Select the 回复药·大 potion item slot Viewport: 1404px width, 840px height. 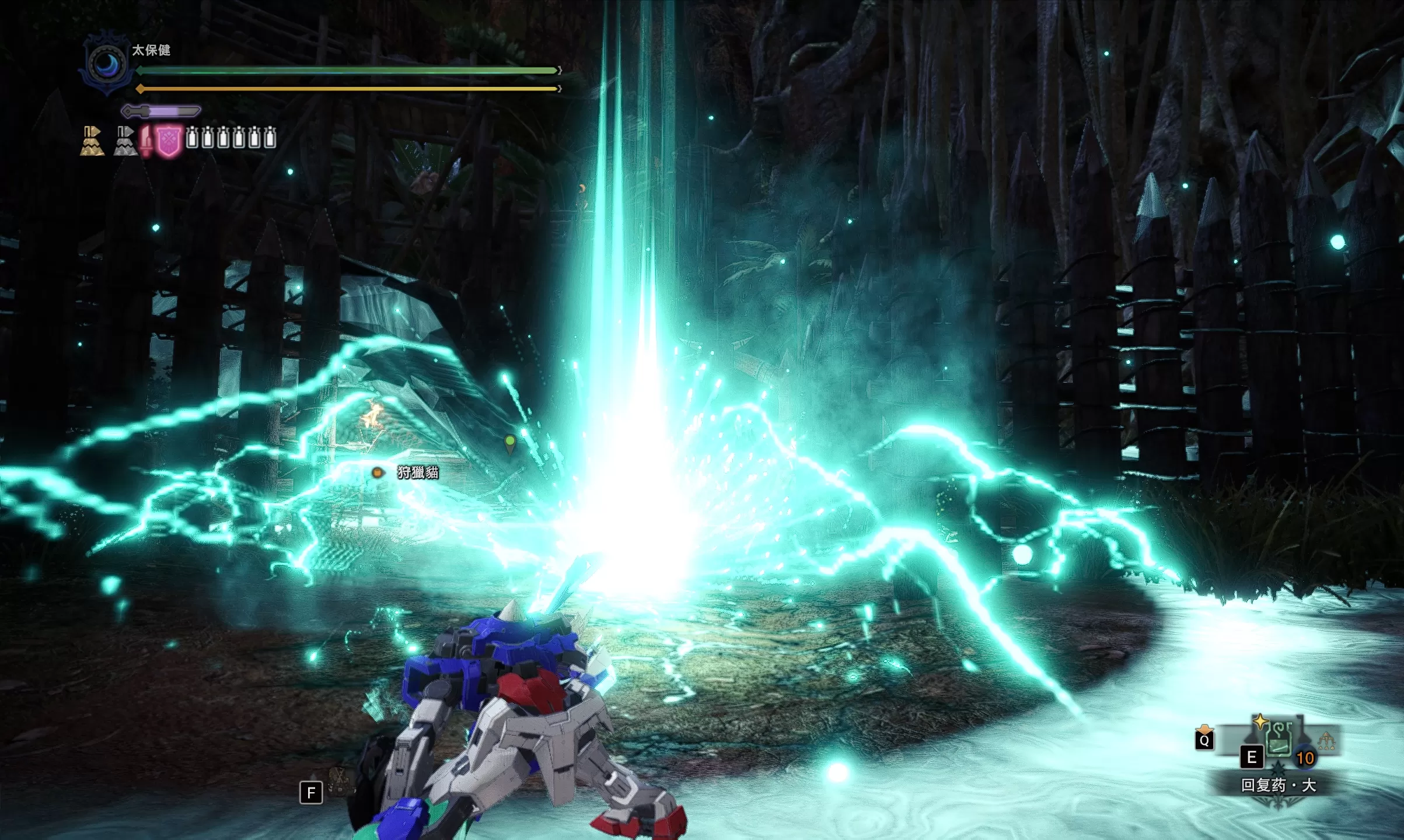point(1278,740)
